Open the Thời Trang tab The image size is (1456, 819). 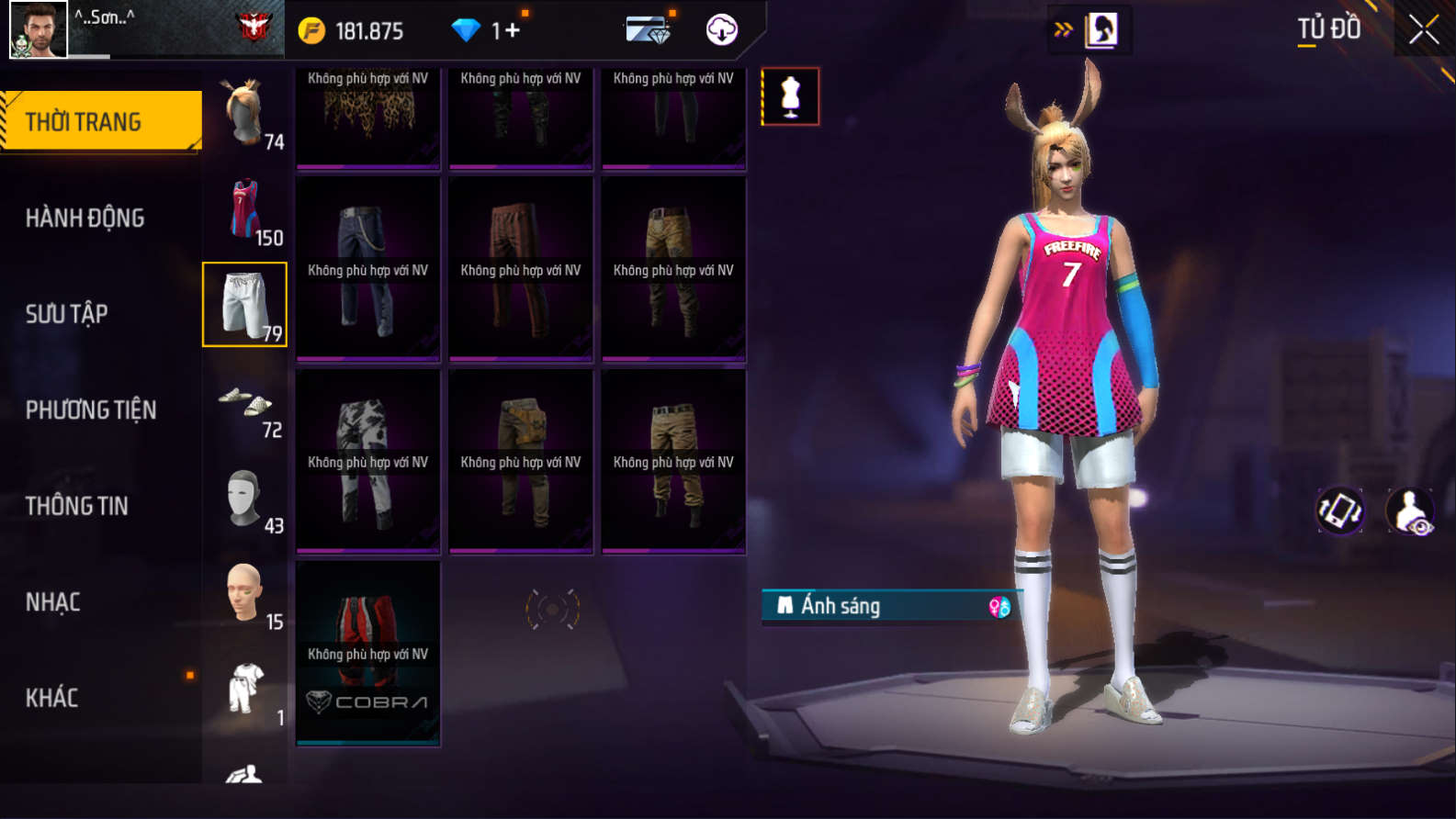[x=101, y=121]
